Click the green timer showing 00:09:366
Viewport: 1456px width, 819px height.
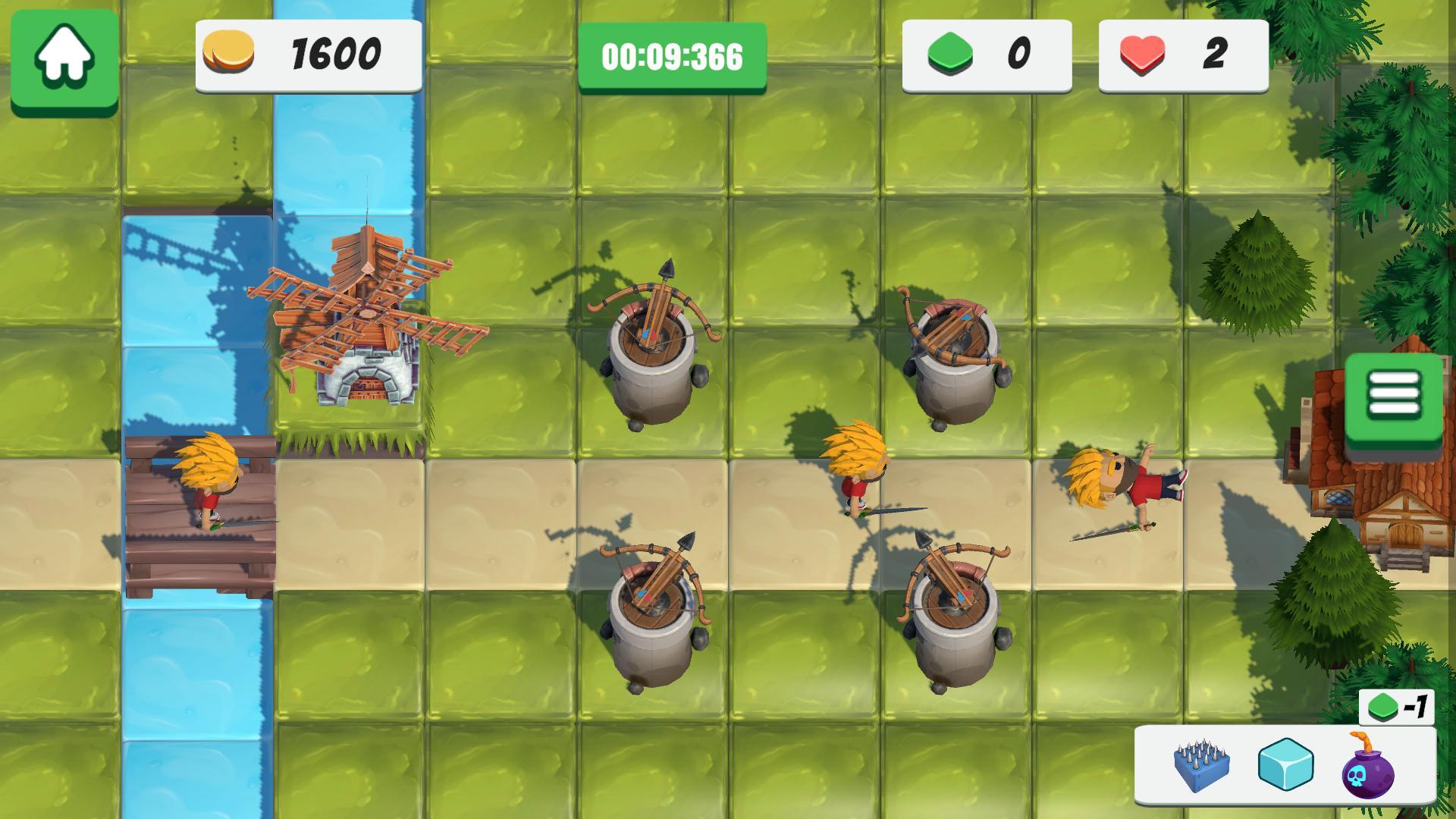click(671, 55)
